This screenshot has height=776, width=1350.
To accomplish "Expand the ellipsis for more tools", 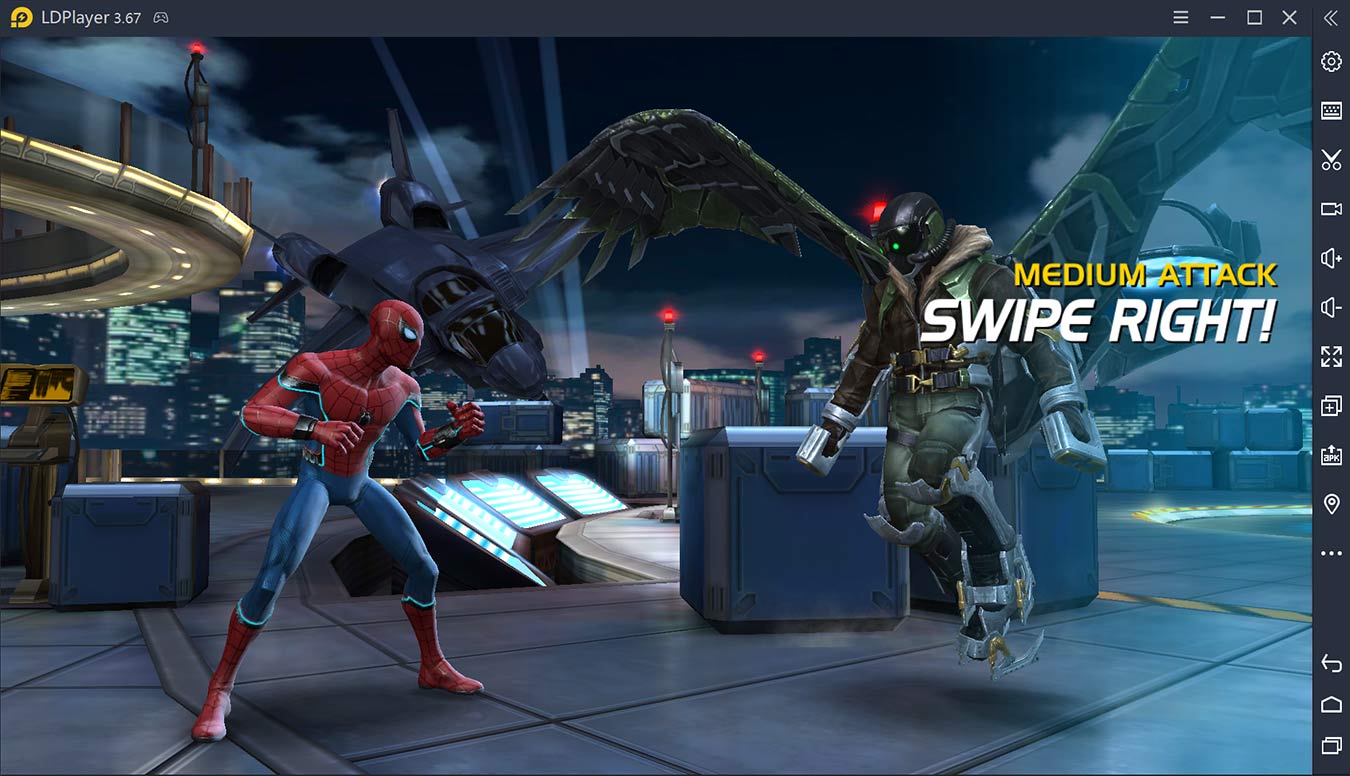I will [1330, 552].
